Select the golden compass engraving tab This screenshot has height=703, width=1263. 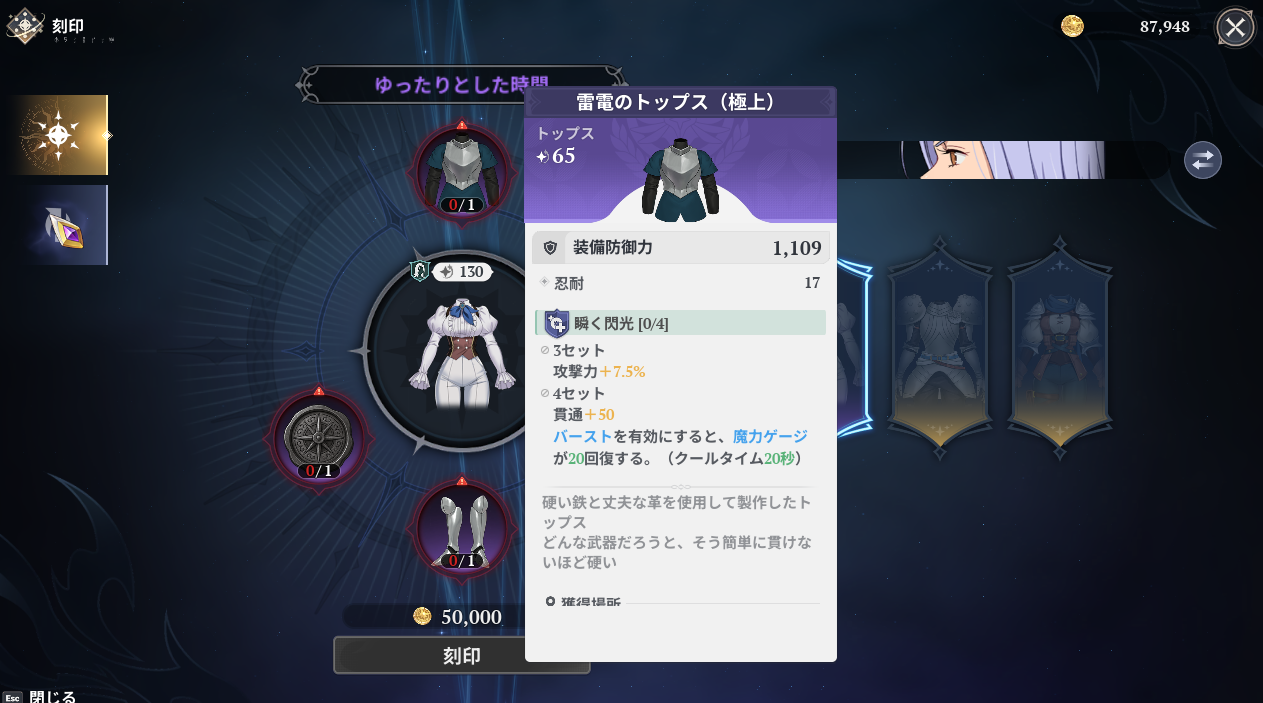pyautogui.click(x=59, y=135)
